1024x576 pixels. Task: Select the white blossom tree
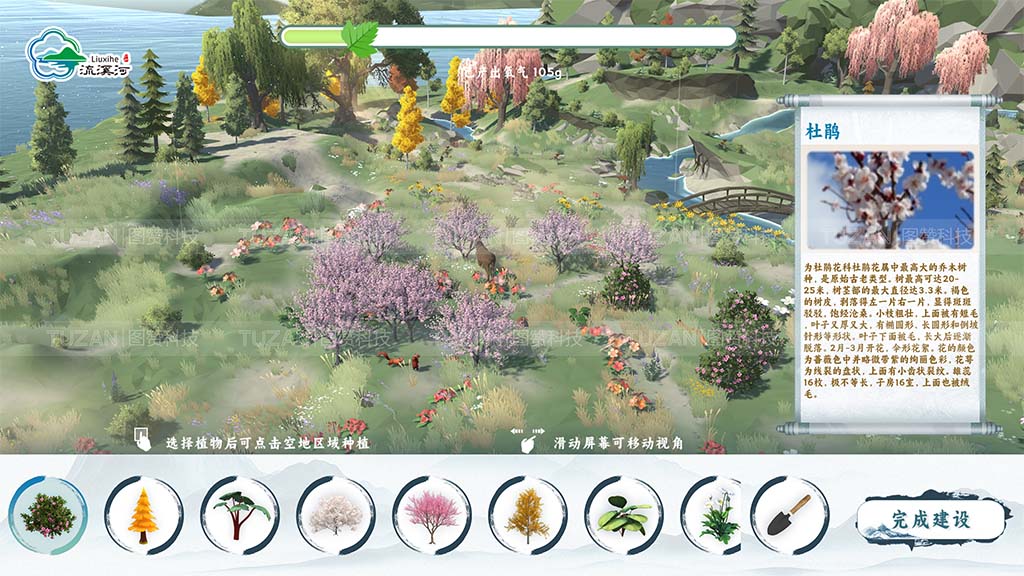click(x=336, y=515)
